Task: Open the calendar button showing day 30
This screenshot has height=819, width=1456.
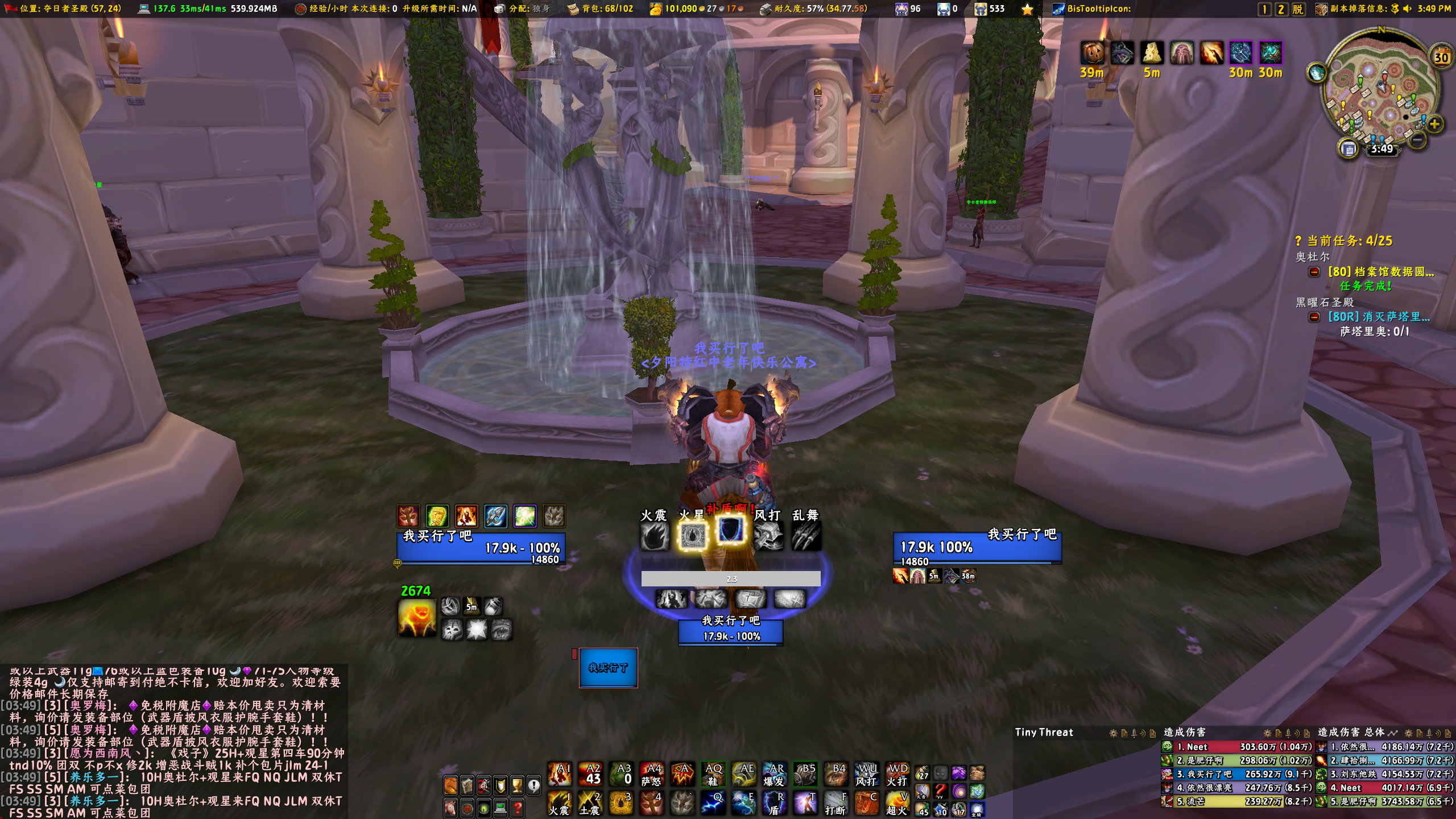Action: point(1441,57)
